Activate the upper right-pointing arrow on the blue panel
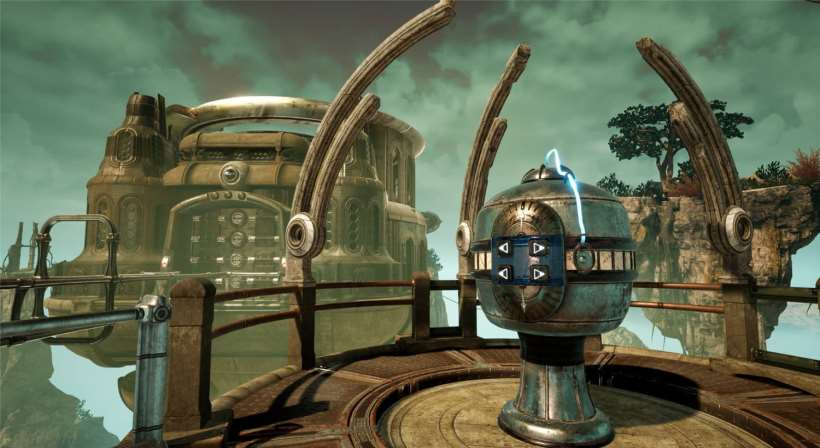 538,248
